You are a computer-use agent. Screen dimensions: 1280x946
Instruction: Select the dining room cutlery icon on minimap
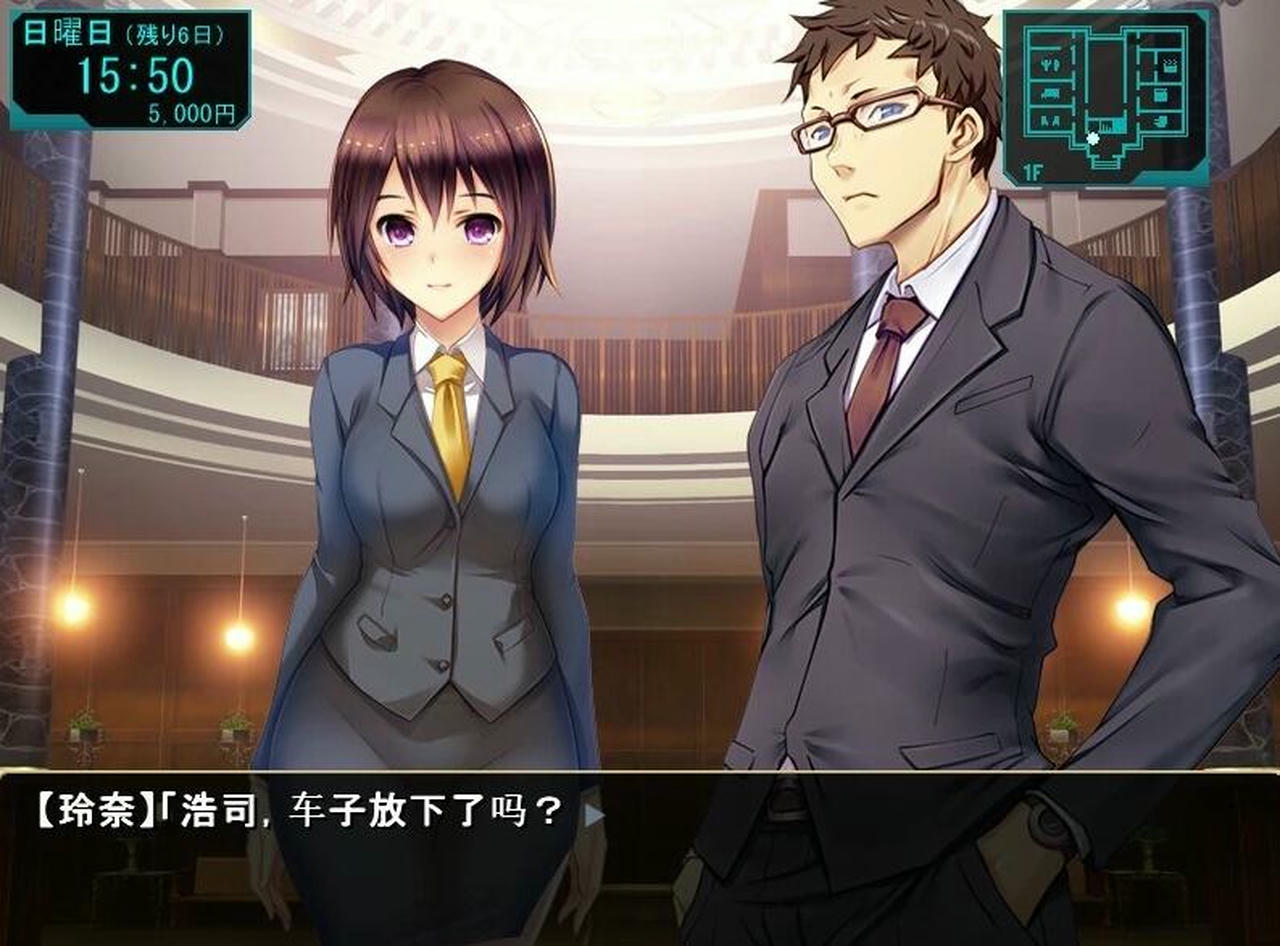point(1051,64)
